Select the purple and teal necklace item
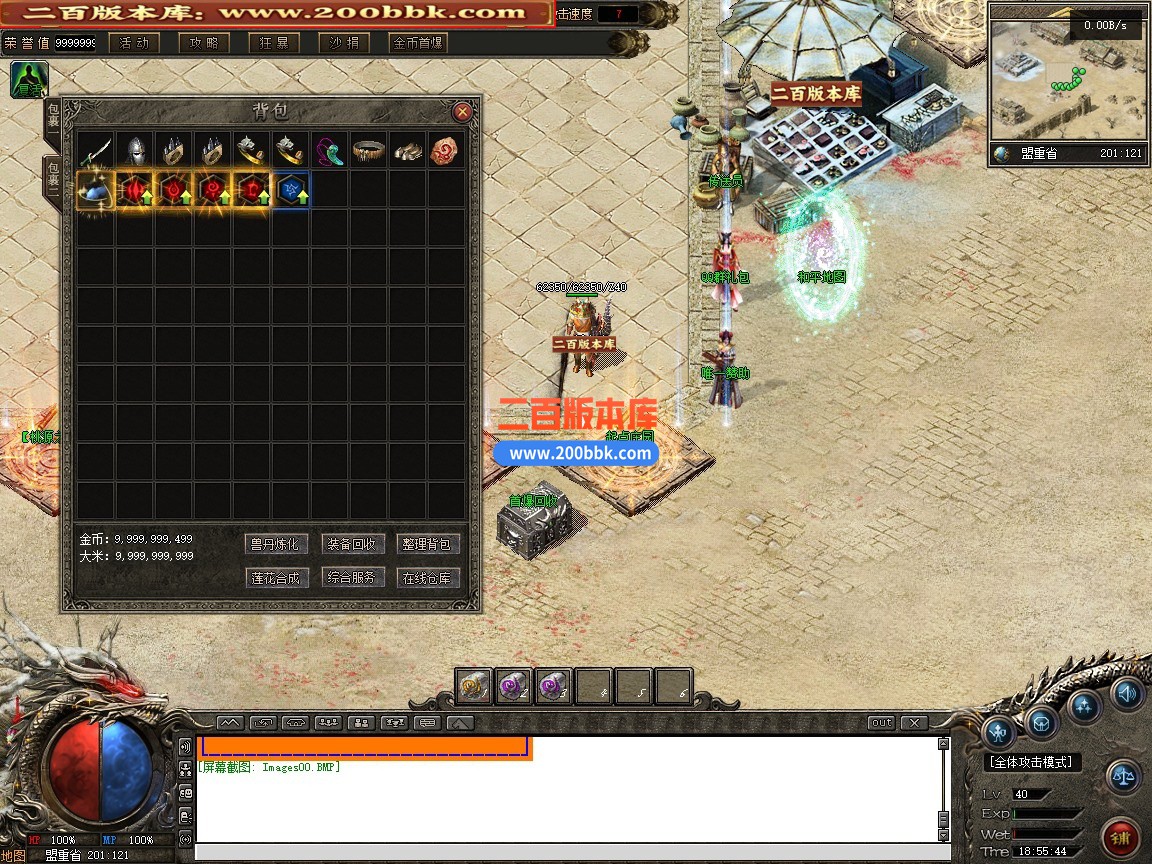The width and height of the screenshot is (1152, 864). pos(330,151)
